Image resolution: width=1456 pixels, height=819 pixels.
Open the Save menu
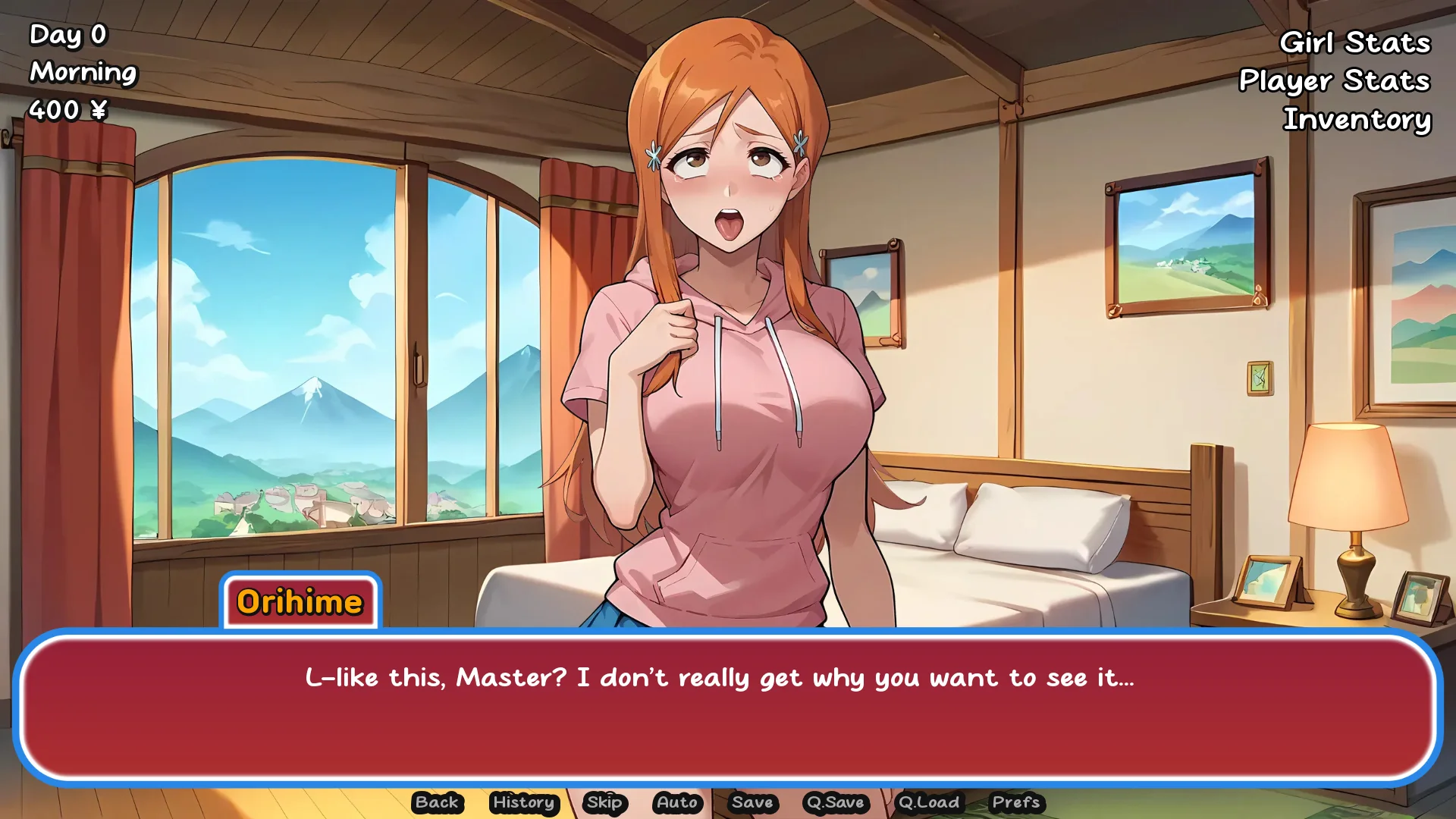pyautogui.click(x=752, y=802)
